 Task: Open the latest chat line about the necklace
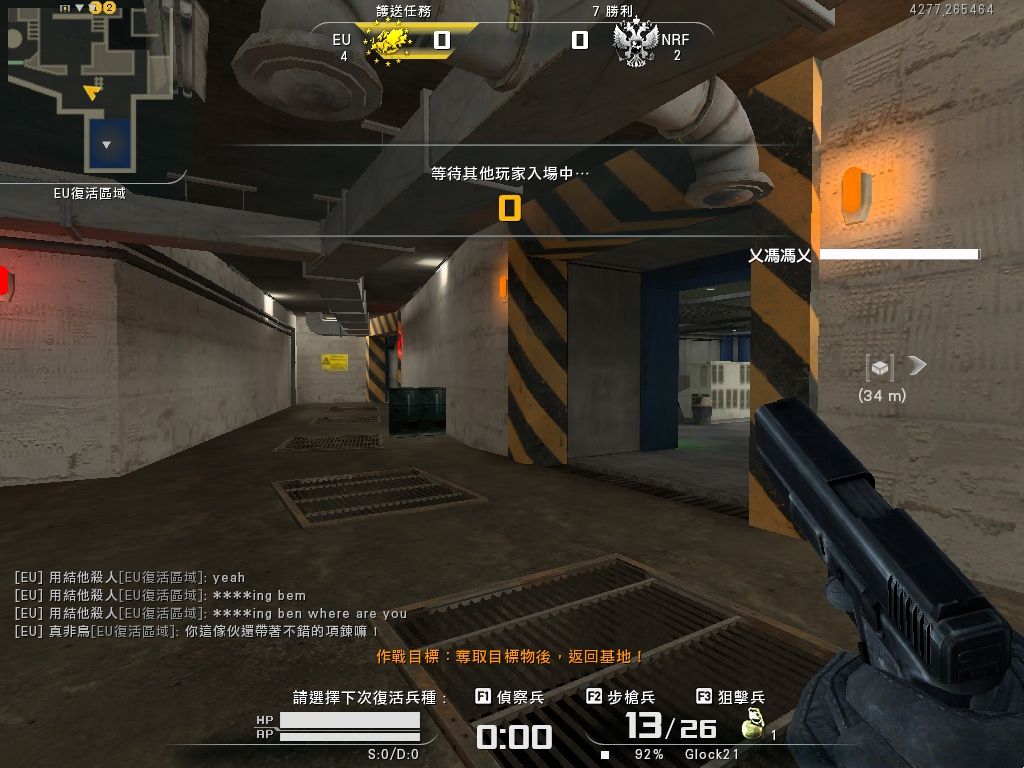[197, 631]
